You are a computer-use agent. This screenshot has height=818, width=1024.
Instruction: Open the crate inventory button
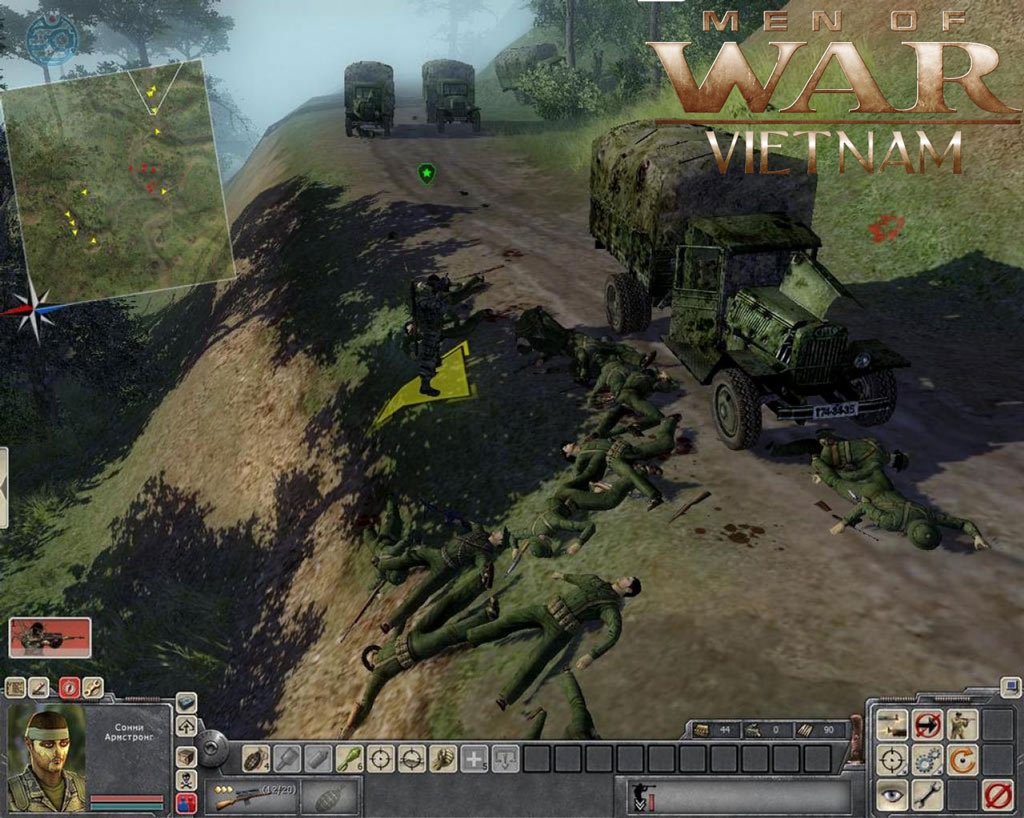[186, 756]
